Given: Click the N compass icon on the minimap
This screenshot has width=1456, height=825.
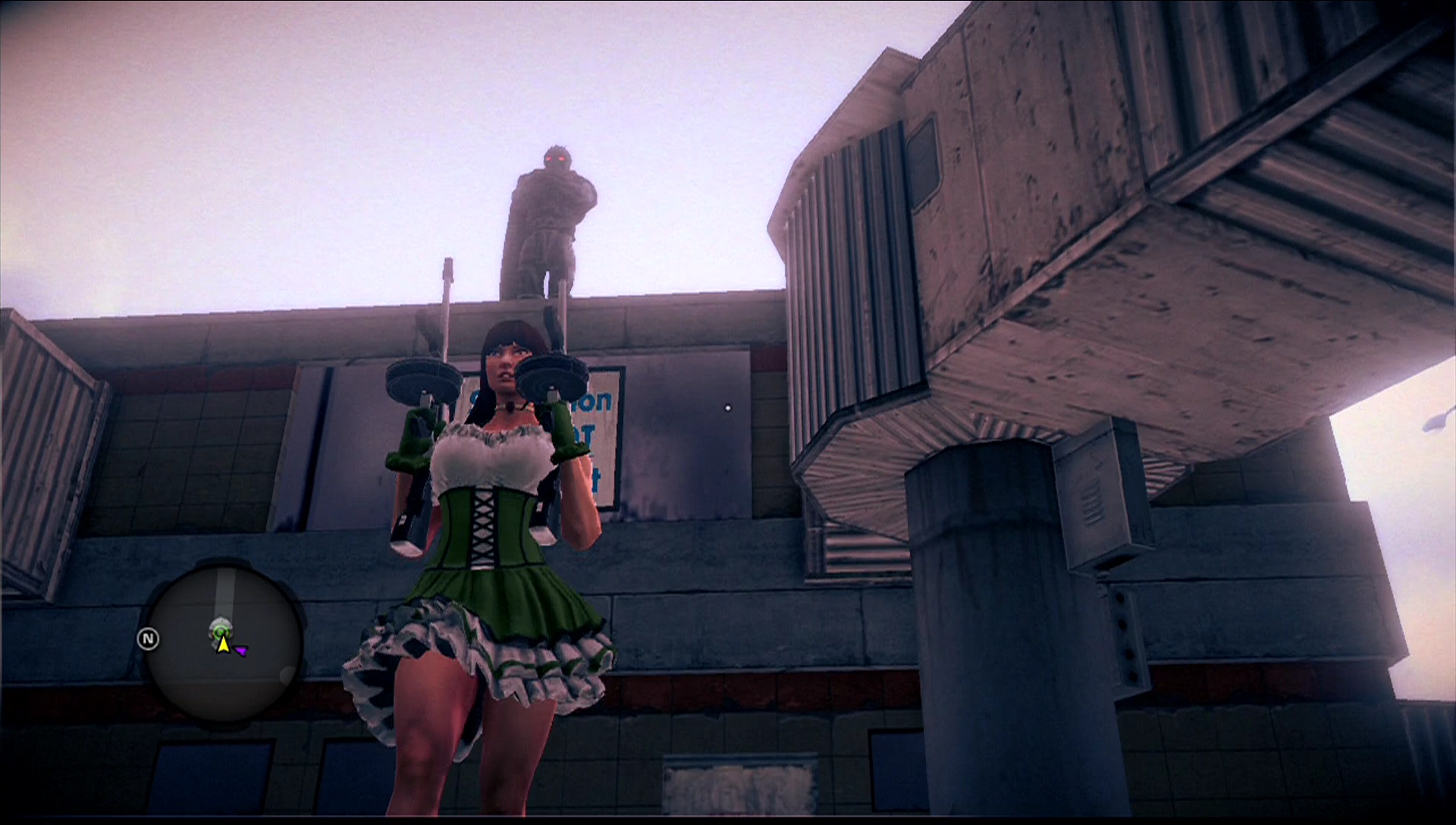Looking at the screenshot, I should (x=149, y=638).
